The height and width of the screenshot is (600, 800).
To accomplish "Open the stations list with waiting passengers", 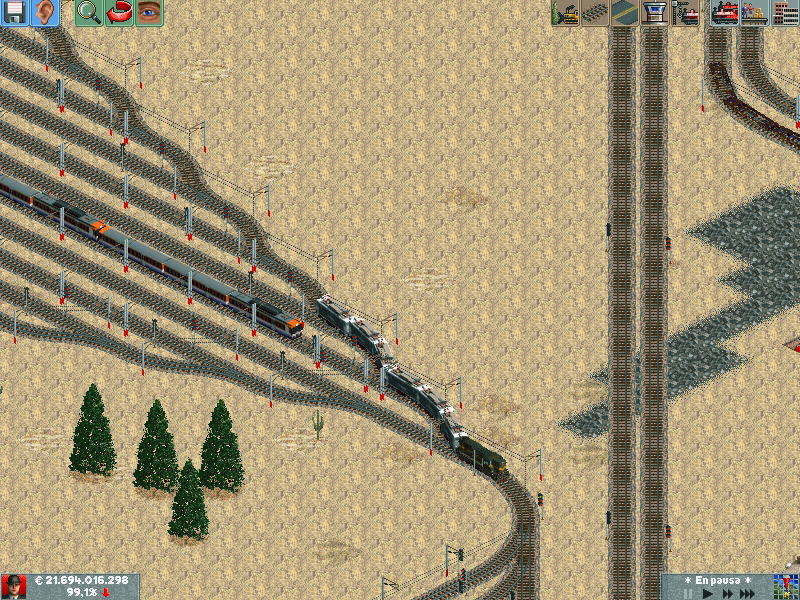I will click(753, 13).
